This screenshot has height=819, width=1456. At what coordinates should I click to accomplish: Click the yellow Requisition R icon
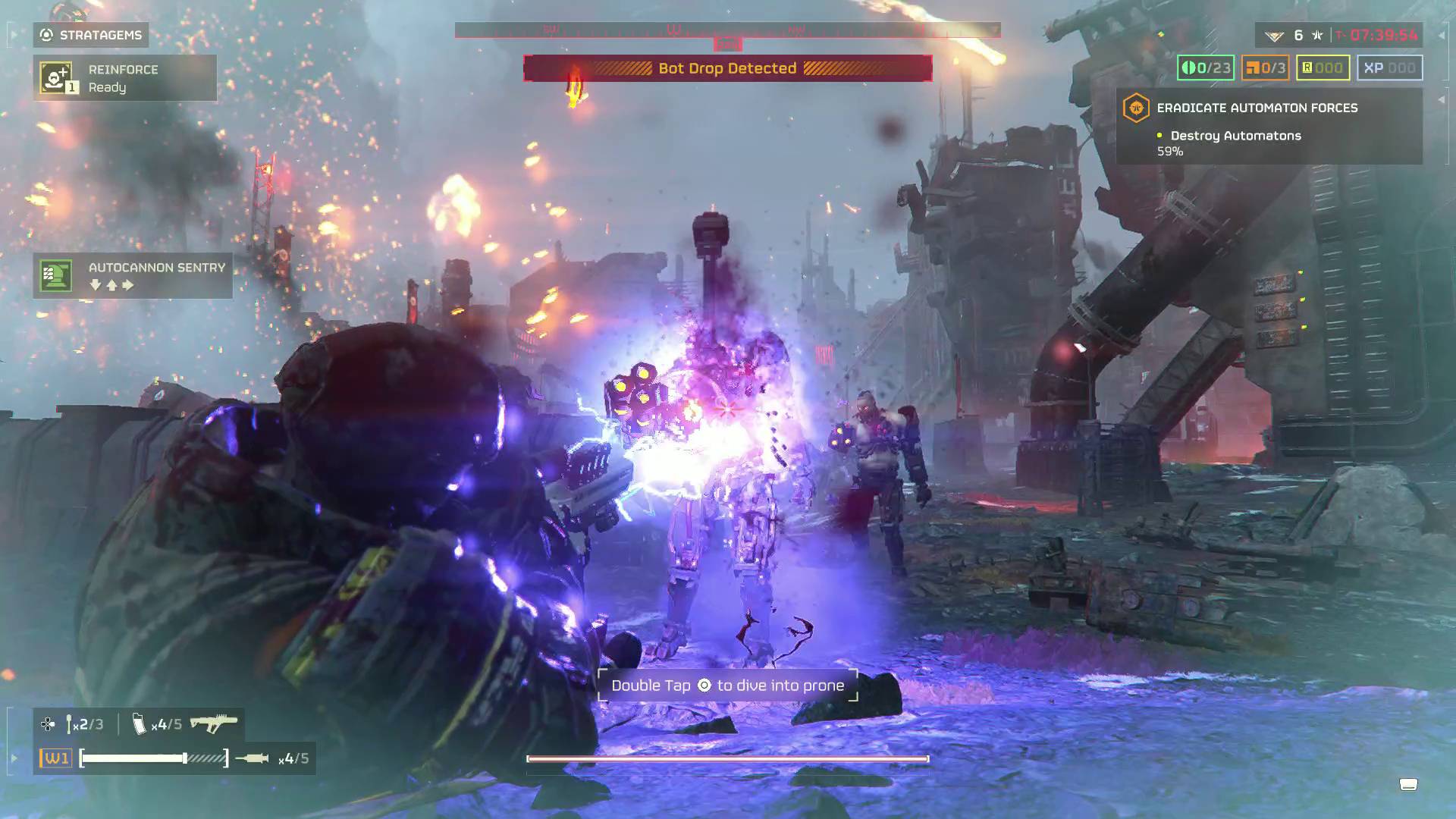tap(1306, 67)
